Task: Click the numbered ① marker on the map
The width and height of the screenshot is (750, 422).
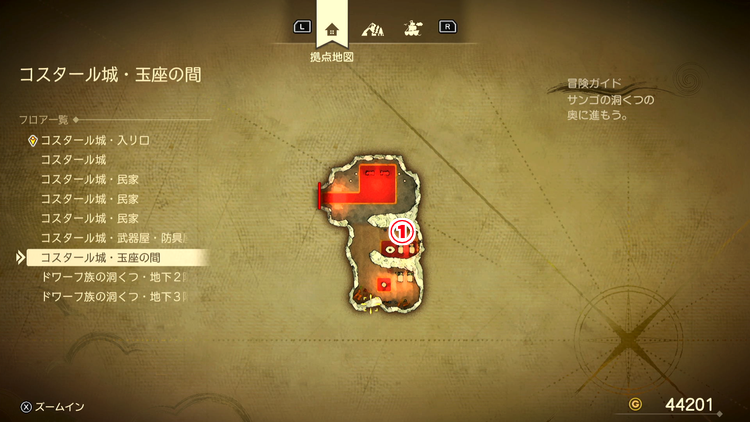Action: [x=401, y=231]
